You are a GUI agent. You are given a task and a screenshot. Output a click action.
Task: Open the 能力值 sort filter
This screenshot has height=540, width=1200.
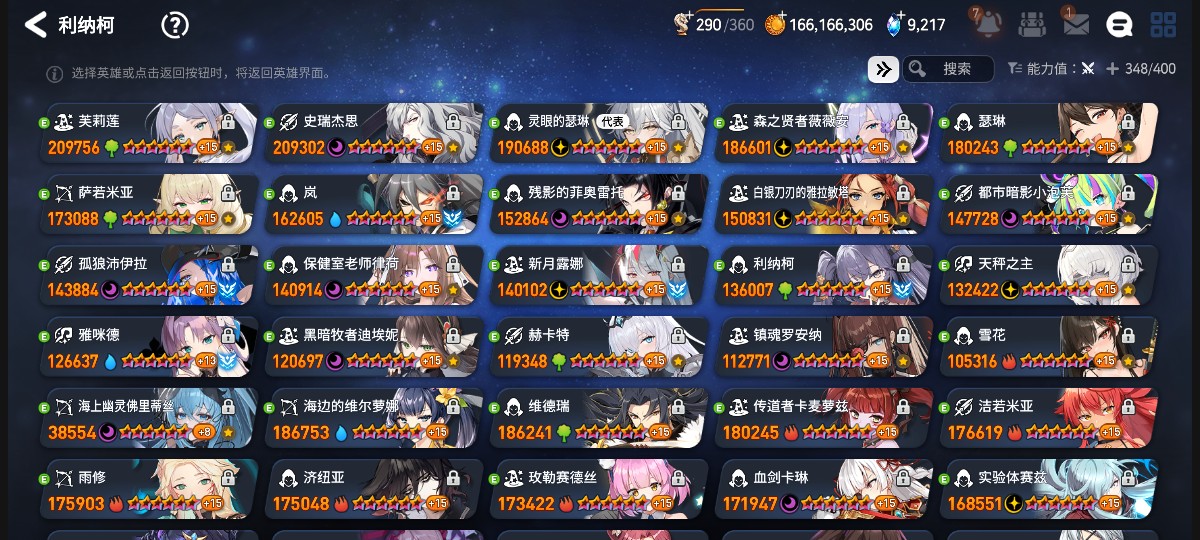pos(1050,69)
